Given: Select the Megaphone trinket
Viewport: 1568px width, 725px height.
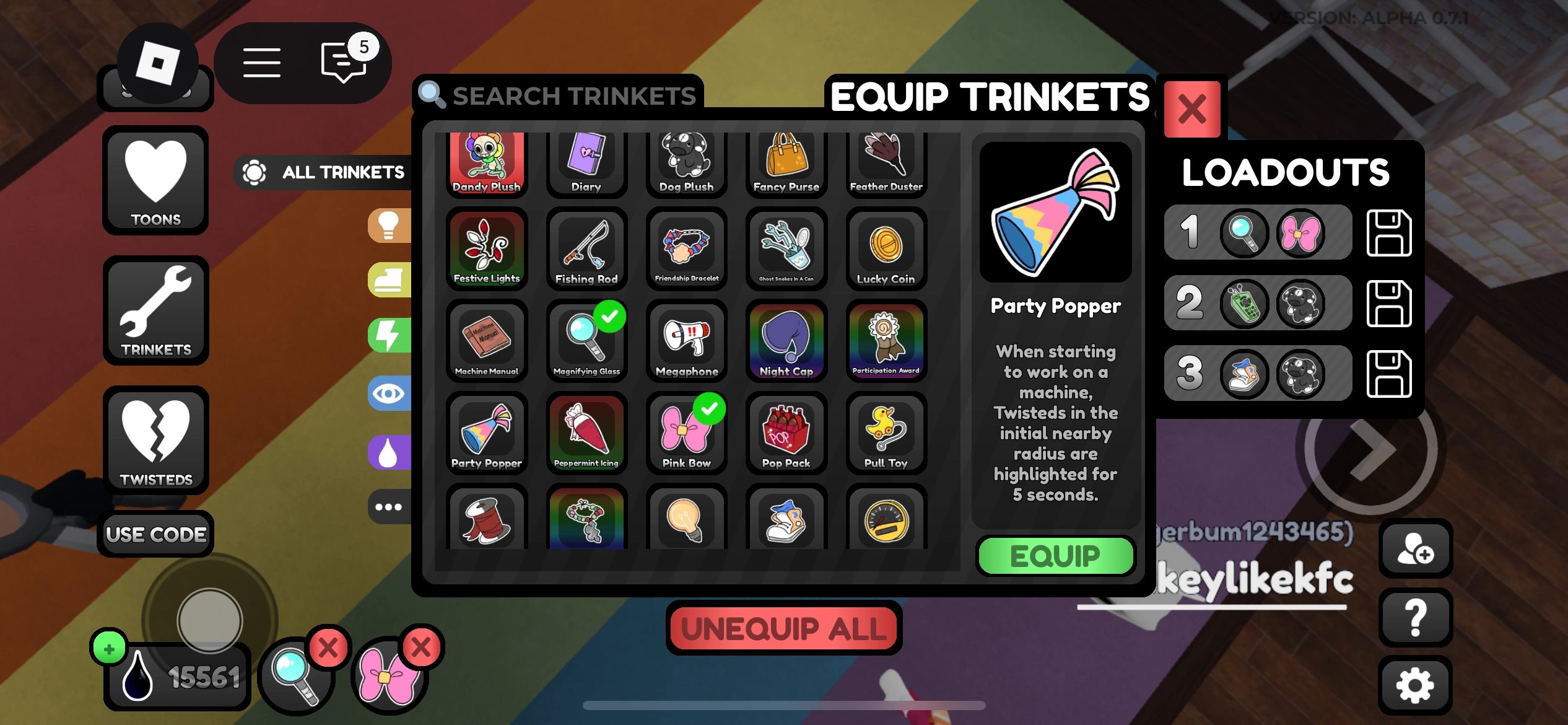Looking at the screenshot, I should 686,341.
